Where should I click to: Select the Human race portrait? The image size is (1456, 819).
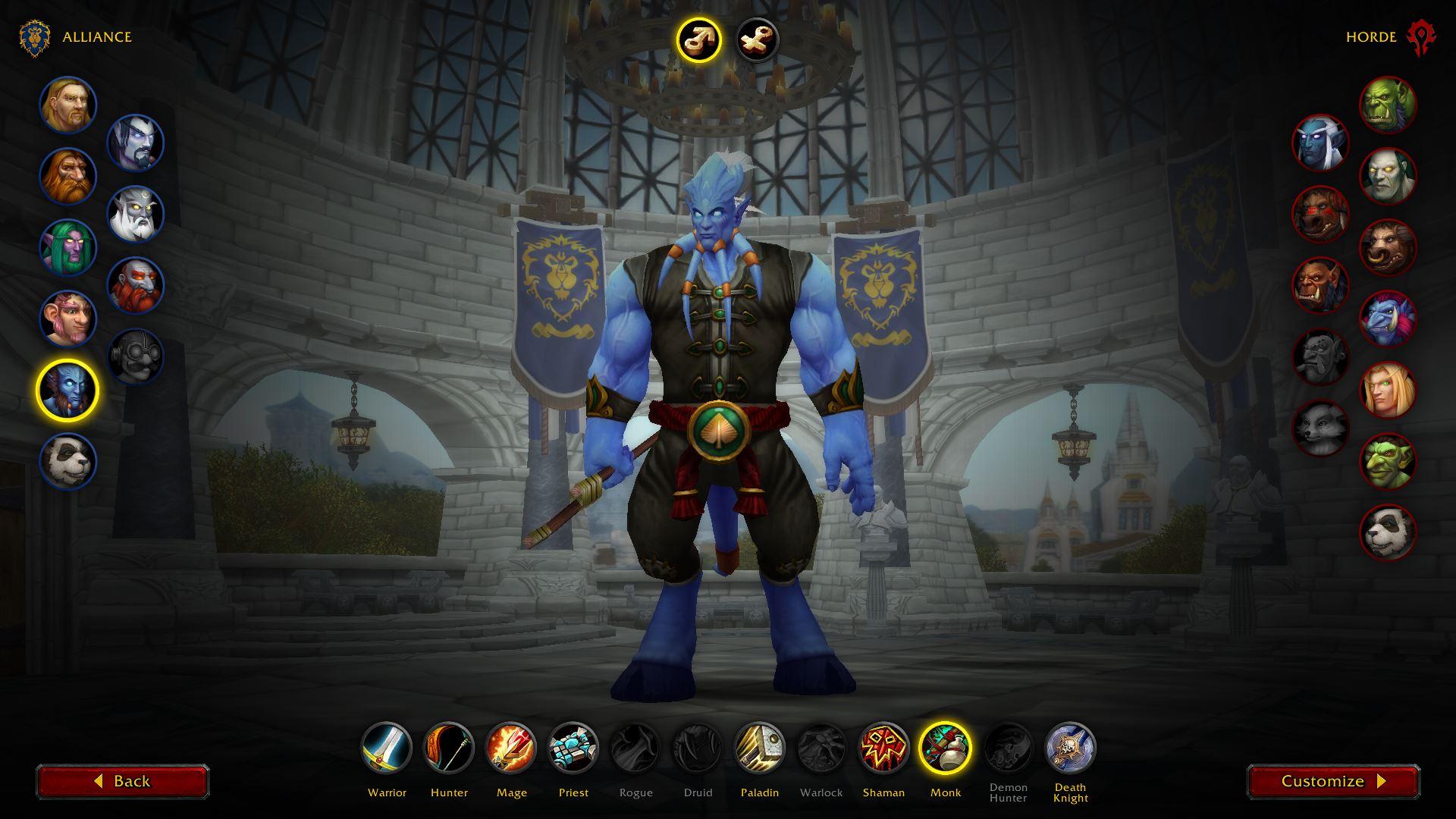tap(68, 105)
